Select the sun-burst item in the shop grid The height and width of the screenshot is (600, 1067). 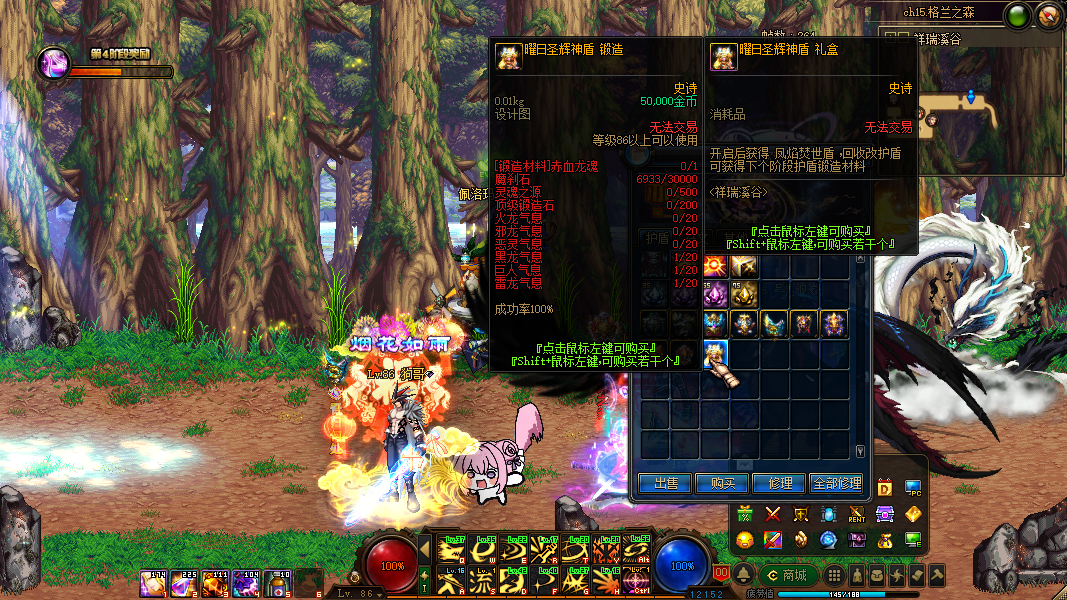pyautogui.click(x=715, y=265)
